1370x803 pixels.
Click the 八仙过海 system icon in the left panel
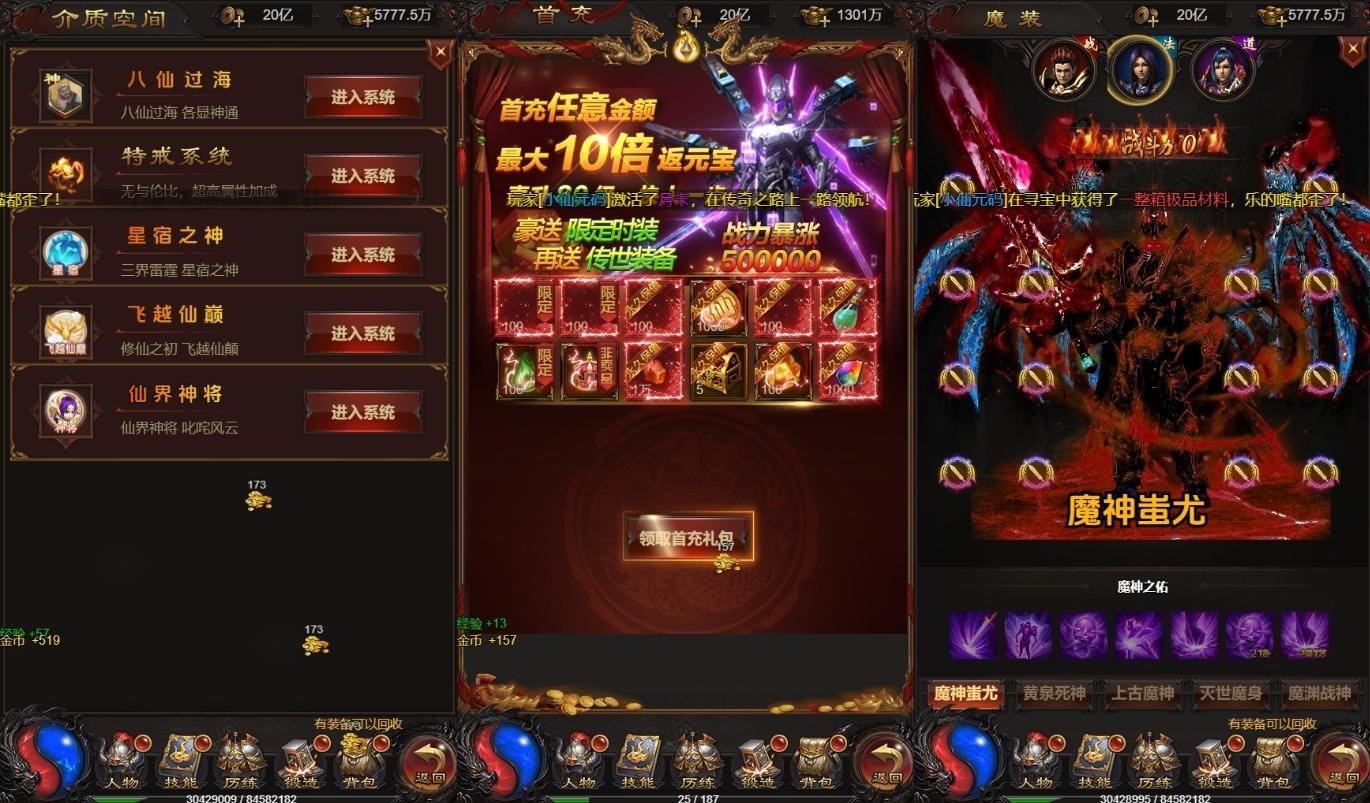click(x=65, y=95)
